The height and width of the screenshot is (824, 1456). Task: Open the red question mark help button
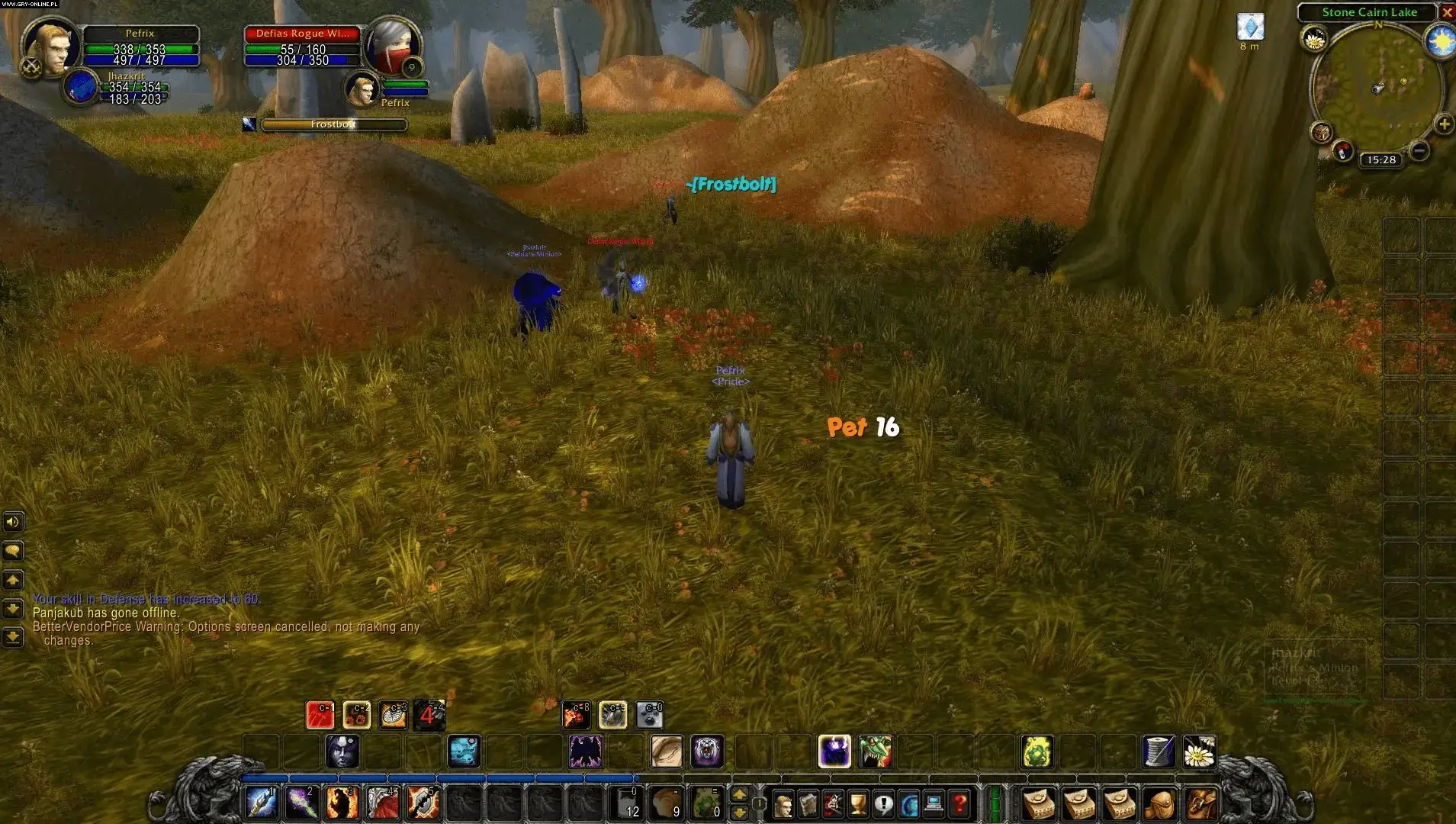[960, 804]
